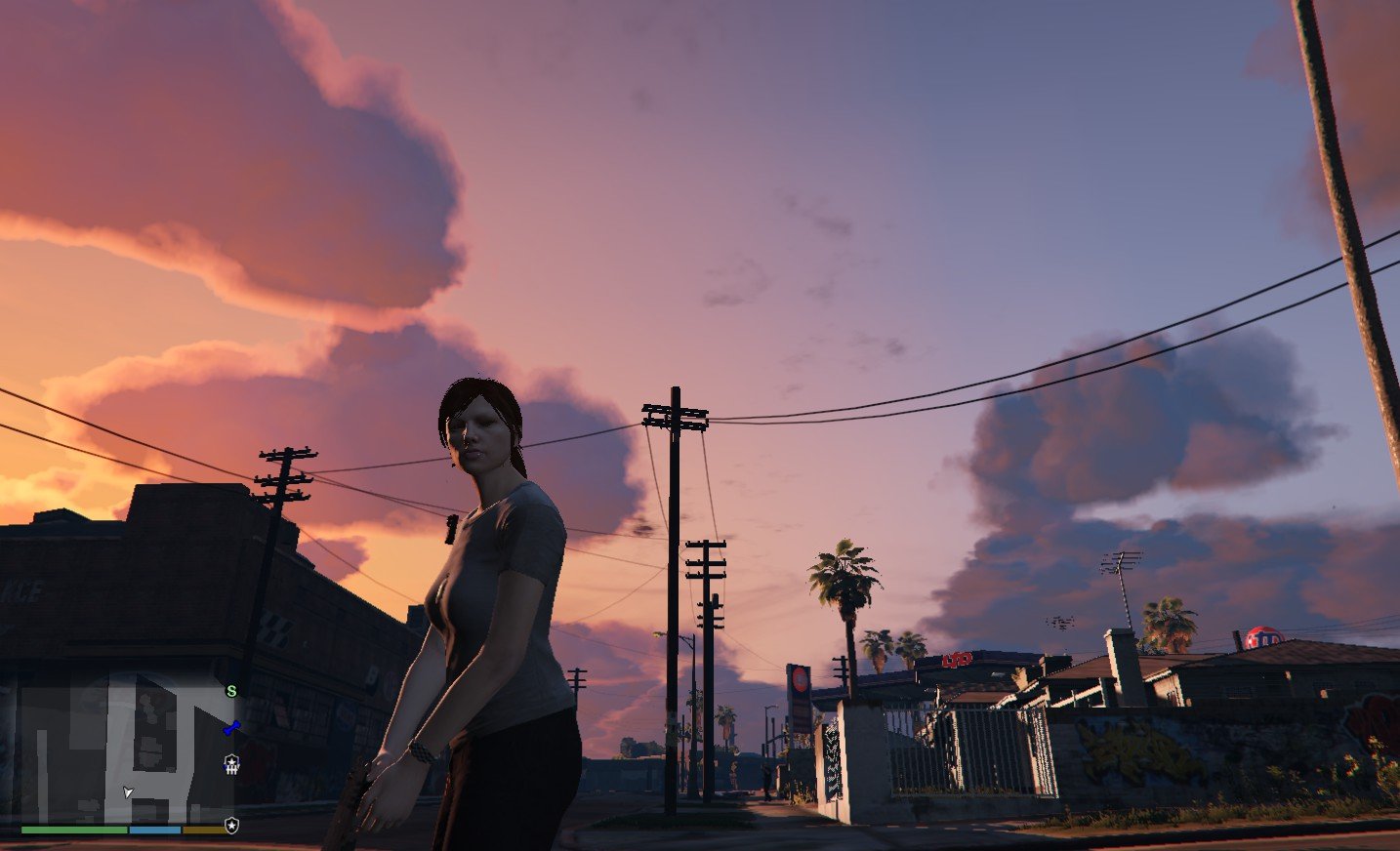The height and width of the screenshot is (851, 1400).
Task: Select the green S blip on the minimap
Action: (231, 691)
